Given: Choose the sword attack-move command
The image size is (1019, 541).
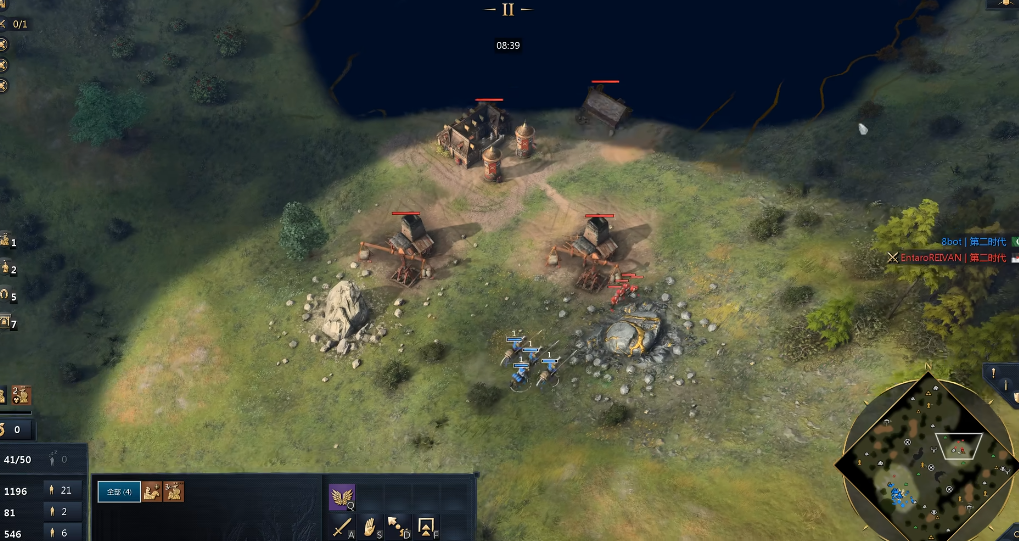Looking at the screenshot, I should 342,526.
